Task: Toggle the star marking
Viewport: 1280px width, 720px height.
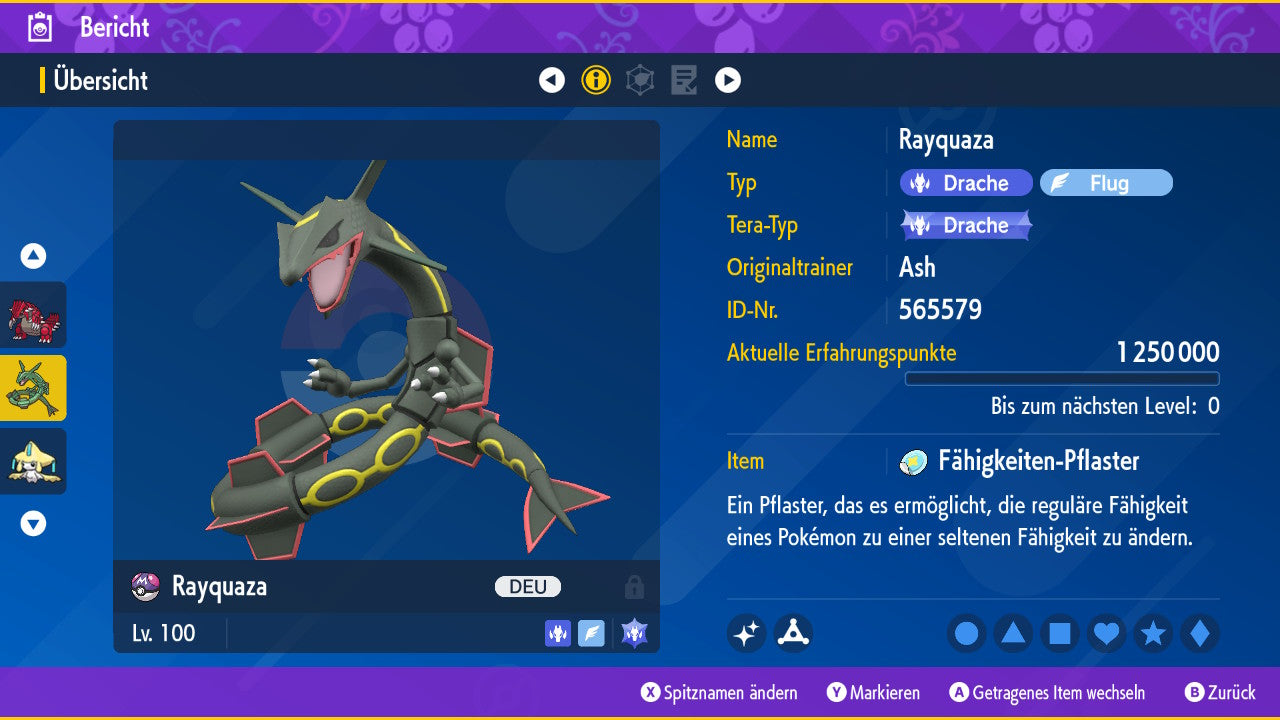Action: tap(1153, 633)
